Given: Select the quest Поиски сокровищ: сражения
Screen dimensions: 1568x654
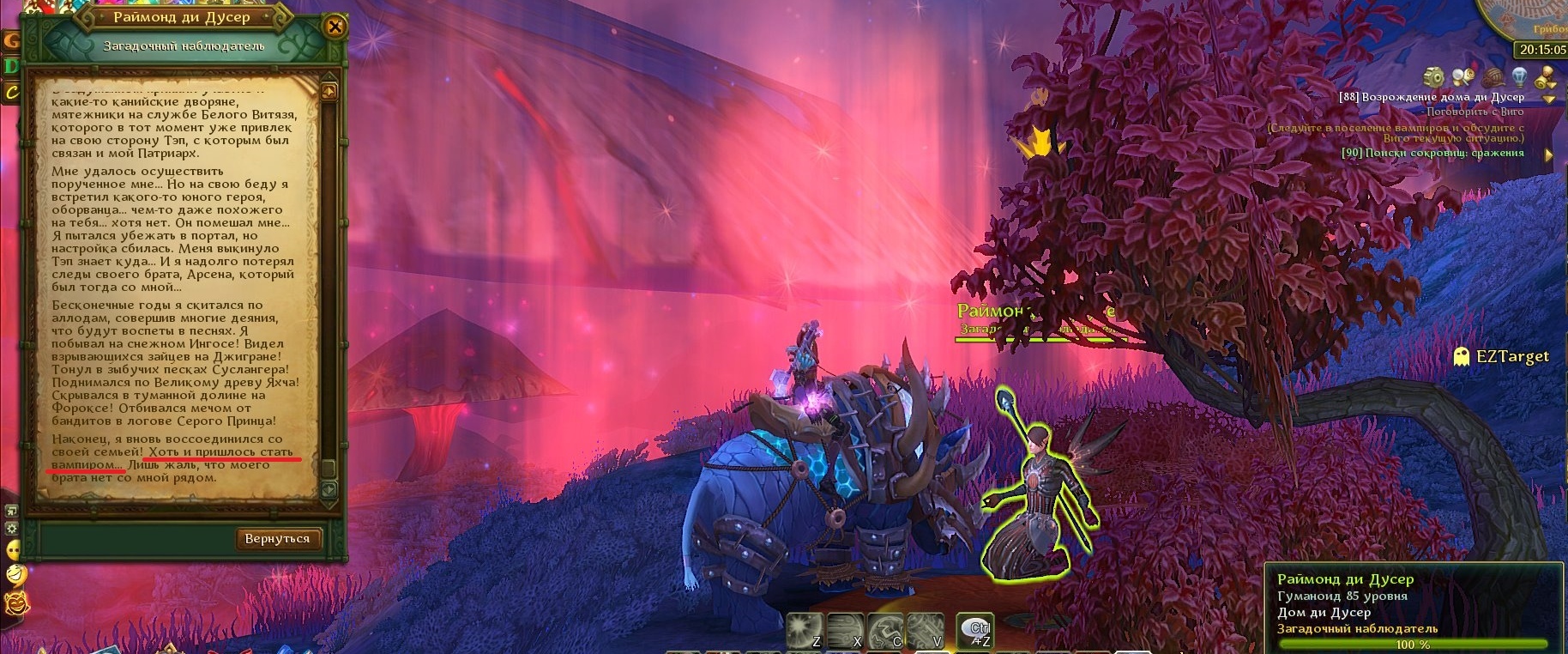Looking at the screenshot, I should [1432, 153].
